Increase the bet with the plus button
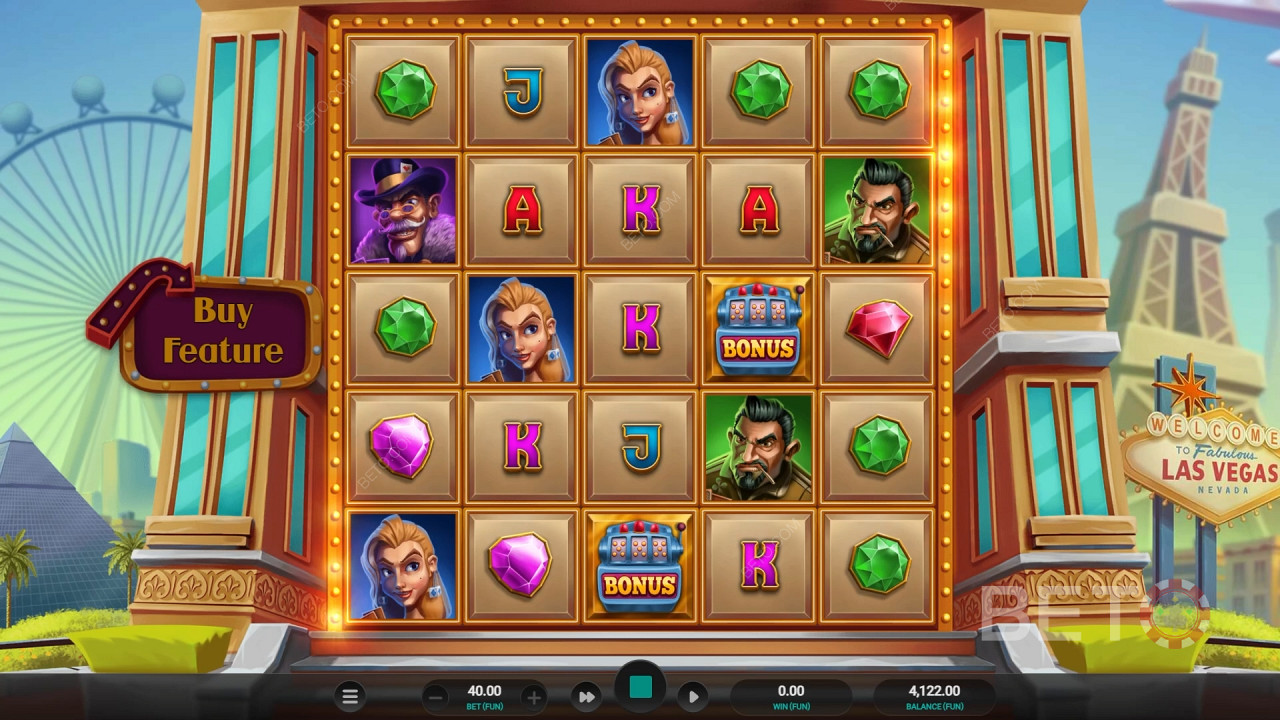Image resolution: width=1280 pixels, height=720 pixels. (x=533, y=697)
